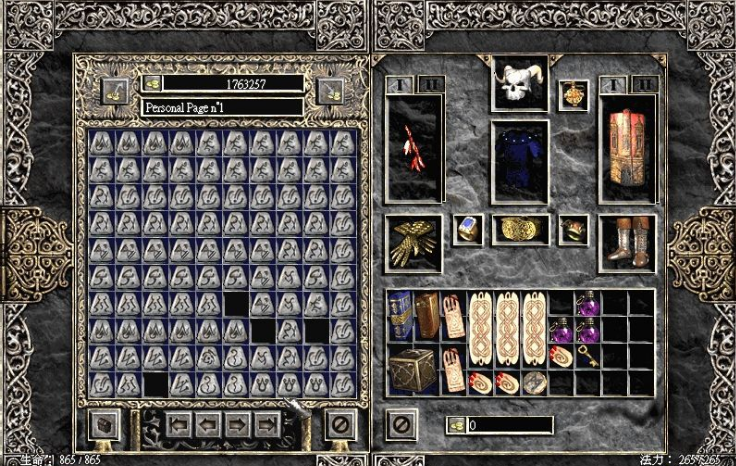Select the blue body armor slot
Image resolution: width=736 pixels, height=466 pixels.
pyautogui.click(x=519, y=161)
